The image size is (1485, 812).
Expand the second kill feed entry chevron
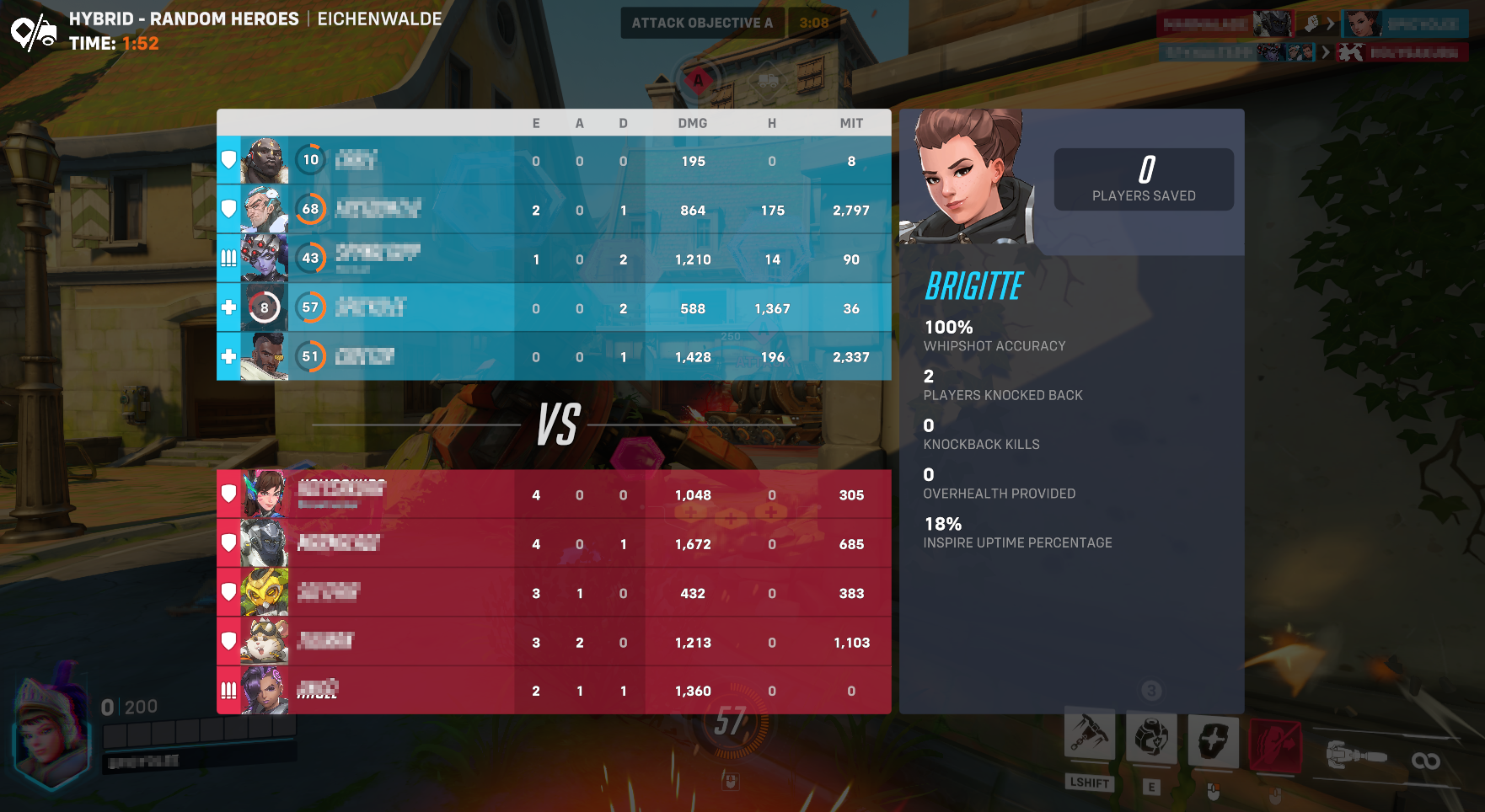point(1325,51)
